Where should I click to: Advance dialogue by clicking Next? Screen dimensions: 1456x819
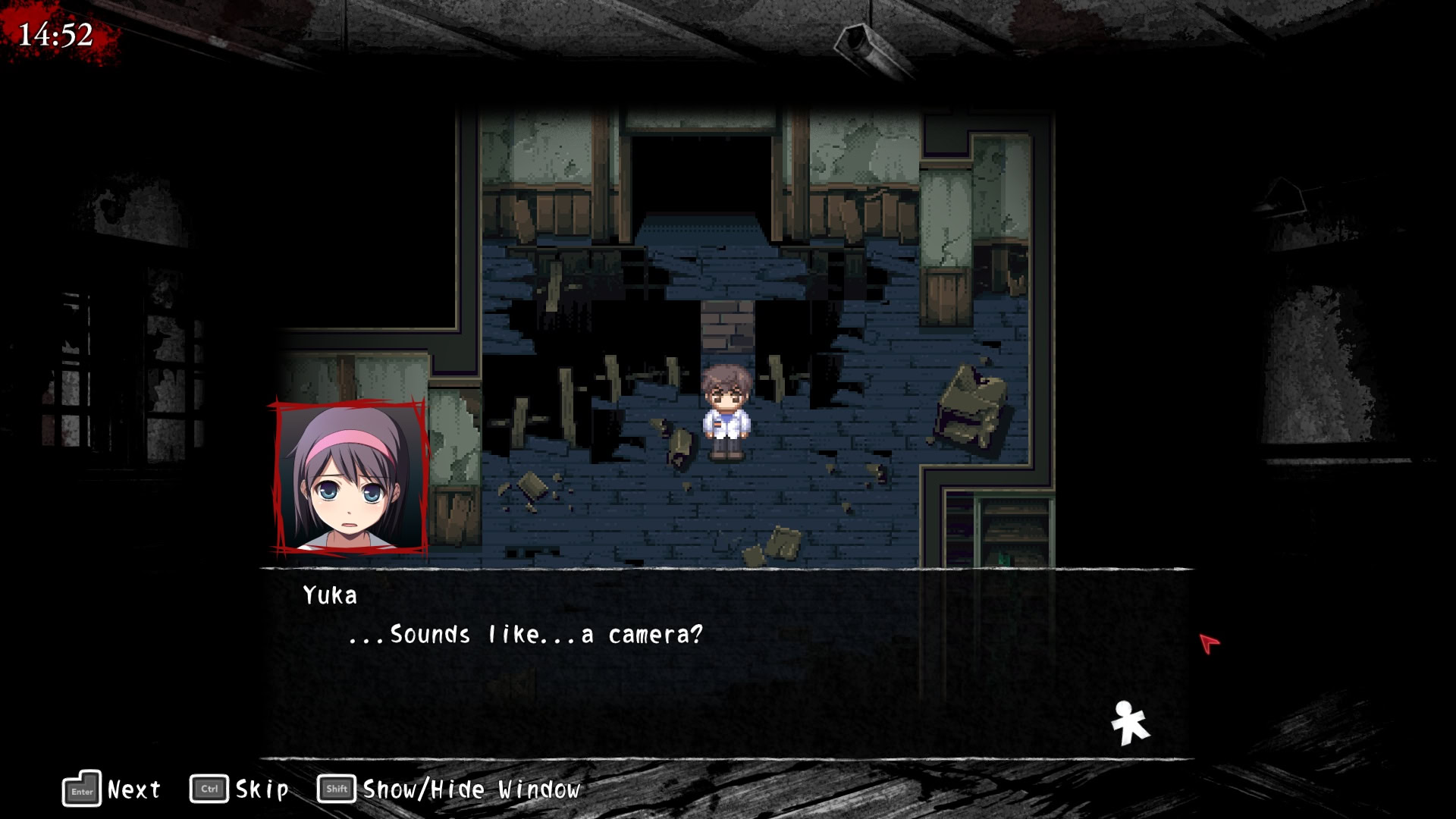coord(130,789)
